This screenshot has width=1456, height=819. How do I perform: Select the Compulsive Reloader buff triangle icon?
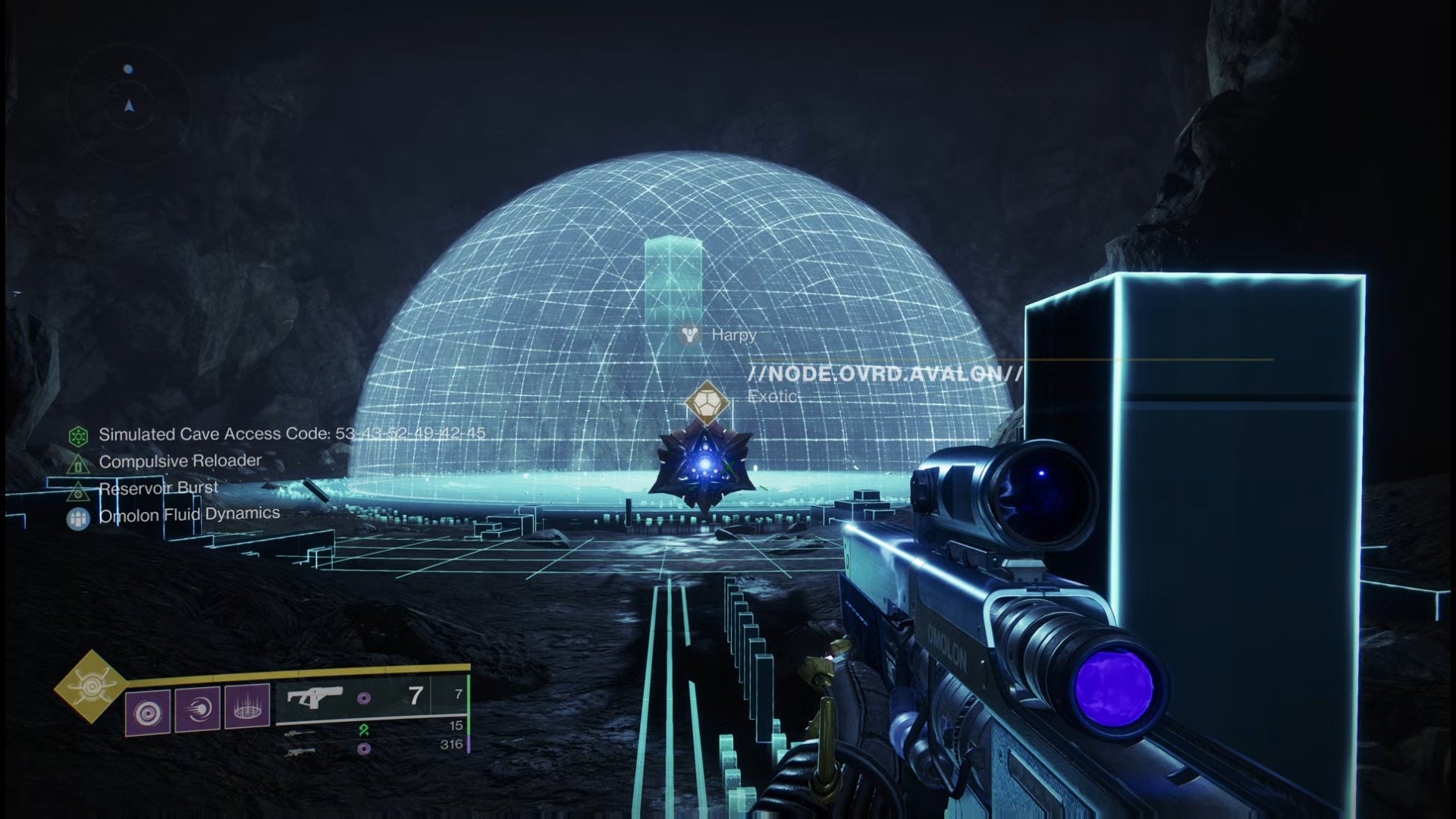point(80,464)
